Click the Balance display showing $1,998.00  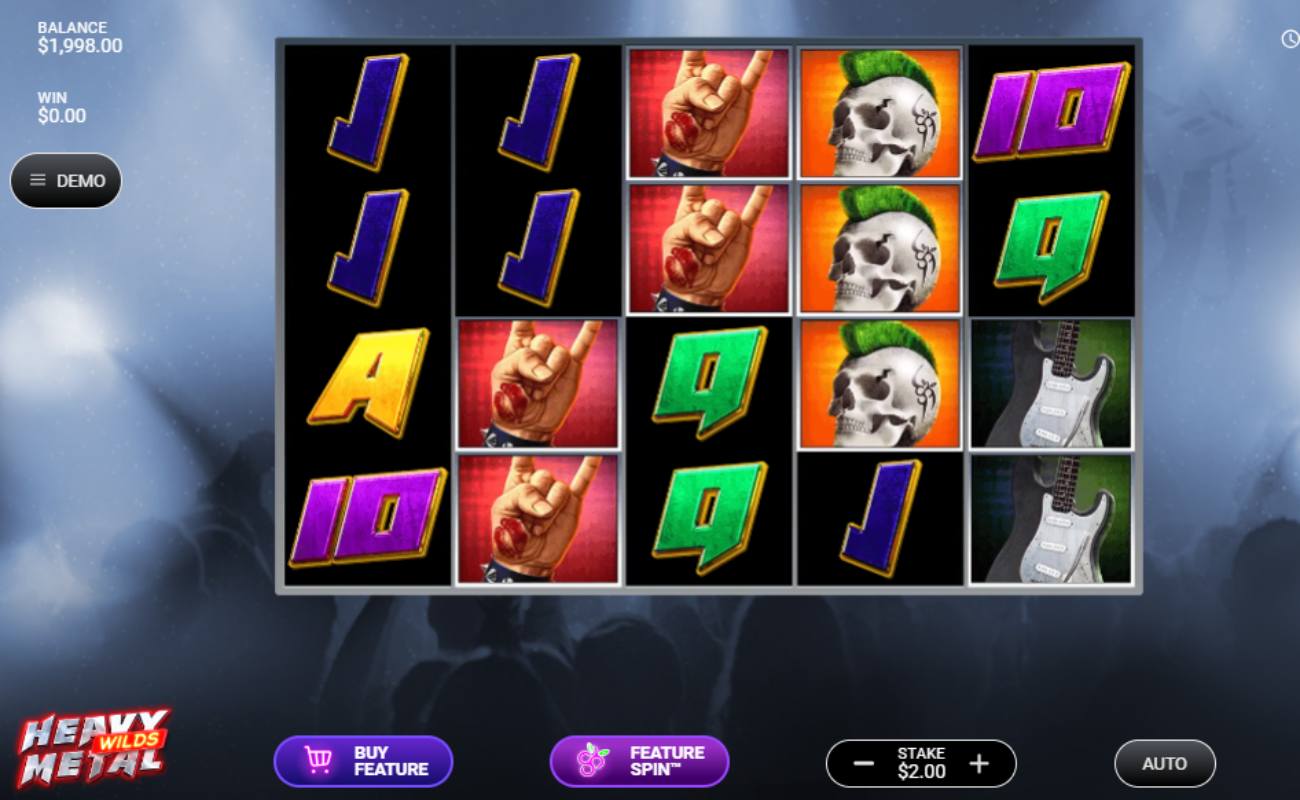pyautogui.click(x=70, y=36)
